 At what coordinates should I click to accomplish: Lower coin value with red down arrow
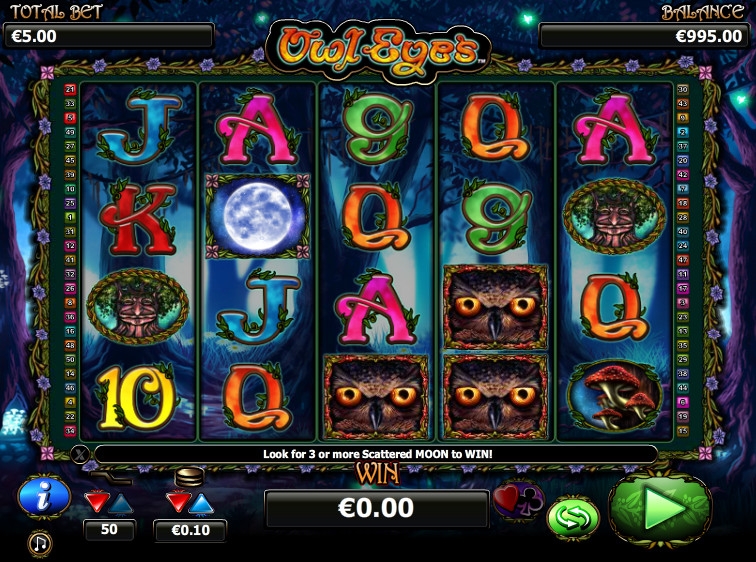coord(177,501)
